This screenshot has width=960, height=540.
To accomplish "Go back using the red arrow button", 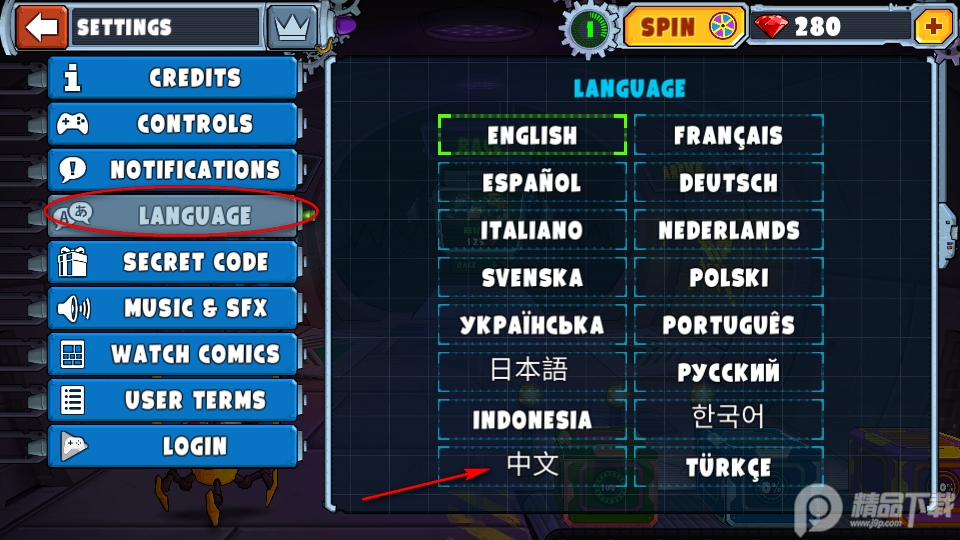I will click(42, 27).
